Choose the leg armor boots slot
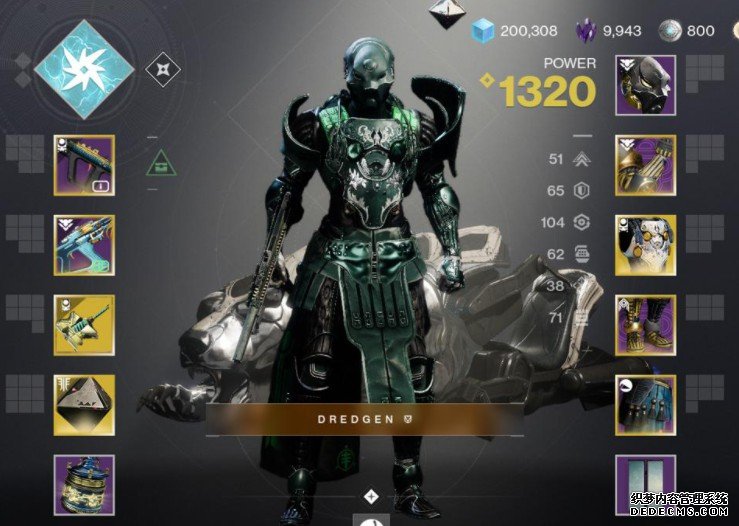This screenshot has height=526, width=739. pyautogui.click(x=645, y=325)
